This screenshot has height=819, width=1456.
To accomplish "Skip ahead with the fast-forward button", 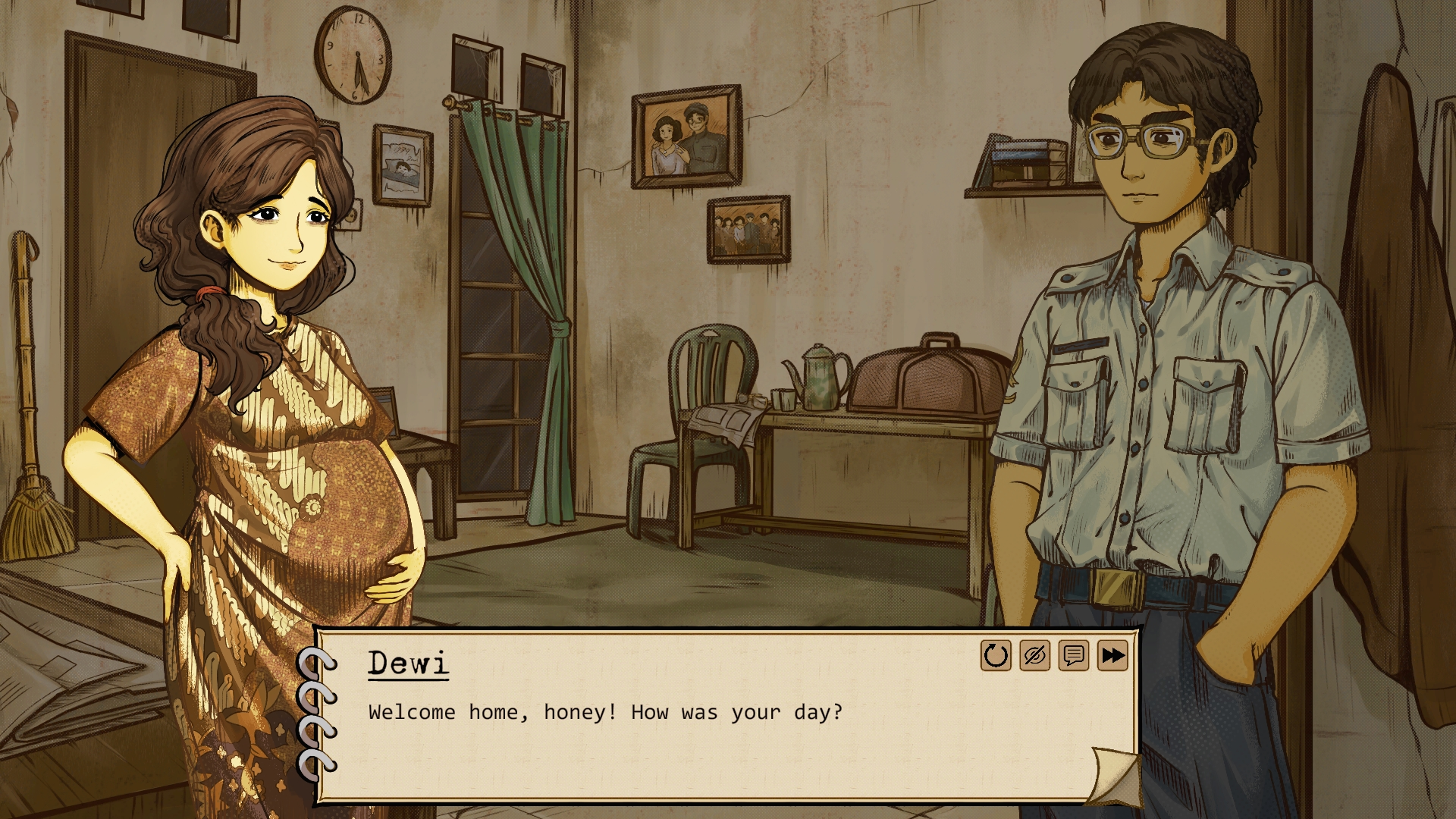I will click(x=1112, y=655).
